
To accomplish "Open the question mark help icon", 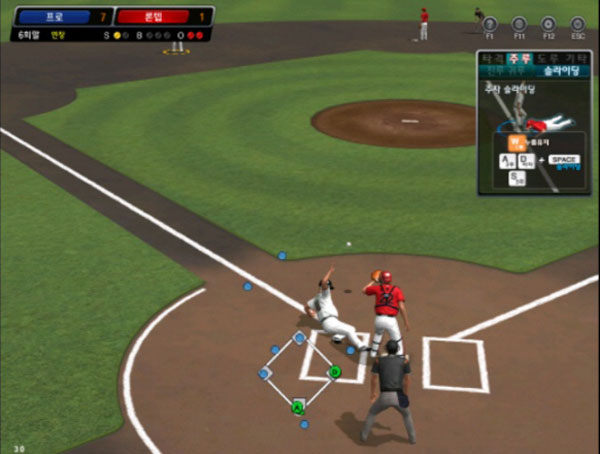I will pos(490,24).
